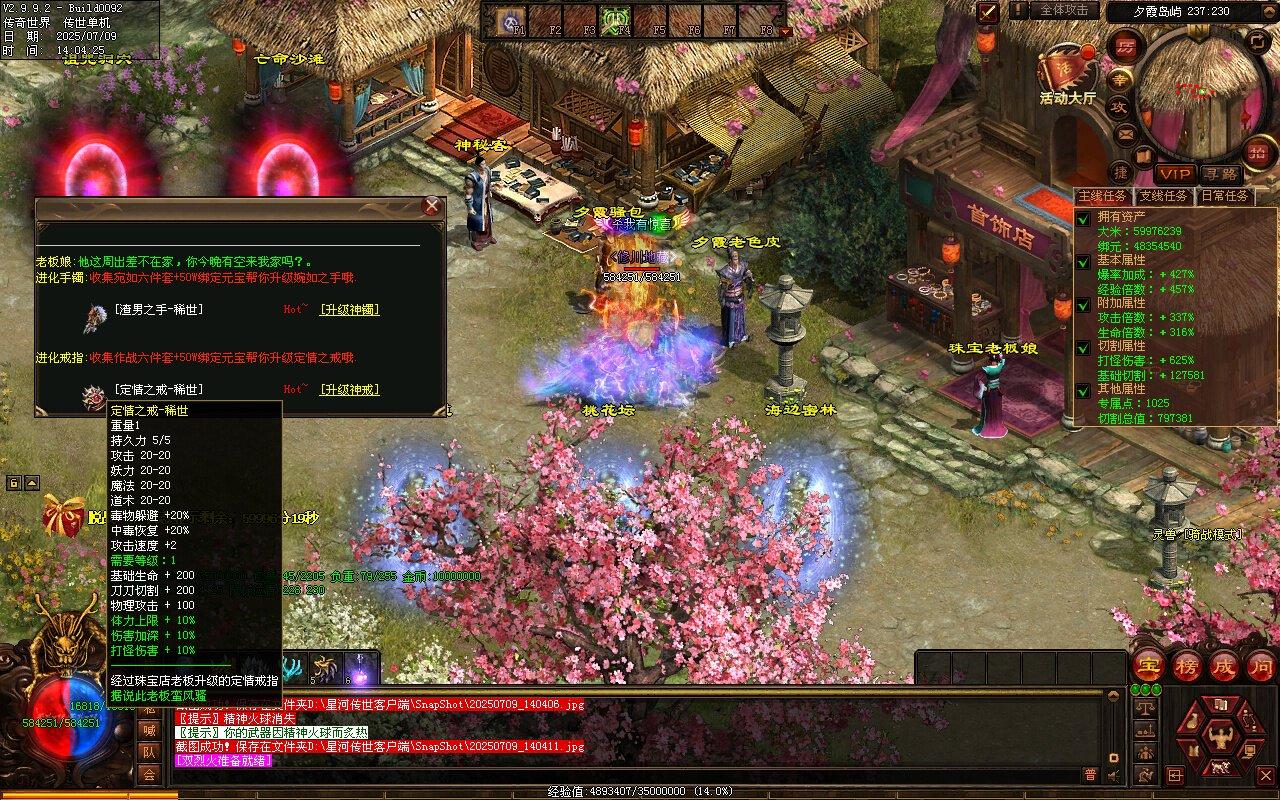This screenshot has height=800, width=1280.
Task: Toggle the 全体攻击 attack mode button
Action: point(1063,10)
